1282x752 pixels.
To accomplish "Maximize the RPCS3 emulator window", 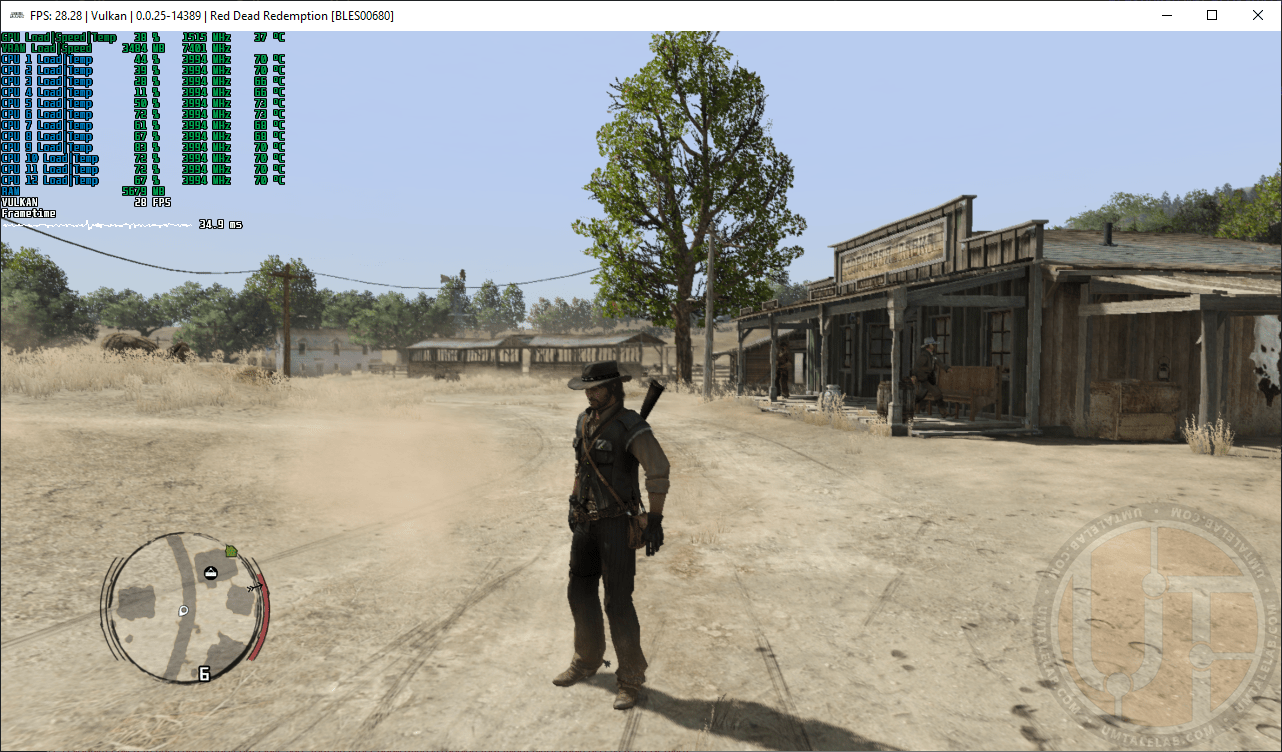I will [1211, 15].
